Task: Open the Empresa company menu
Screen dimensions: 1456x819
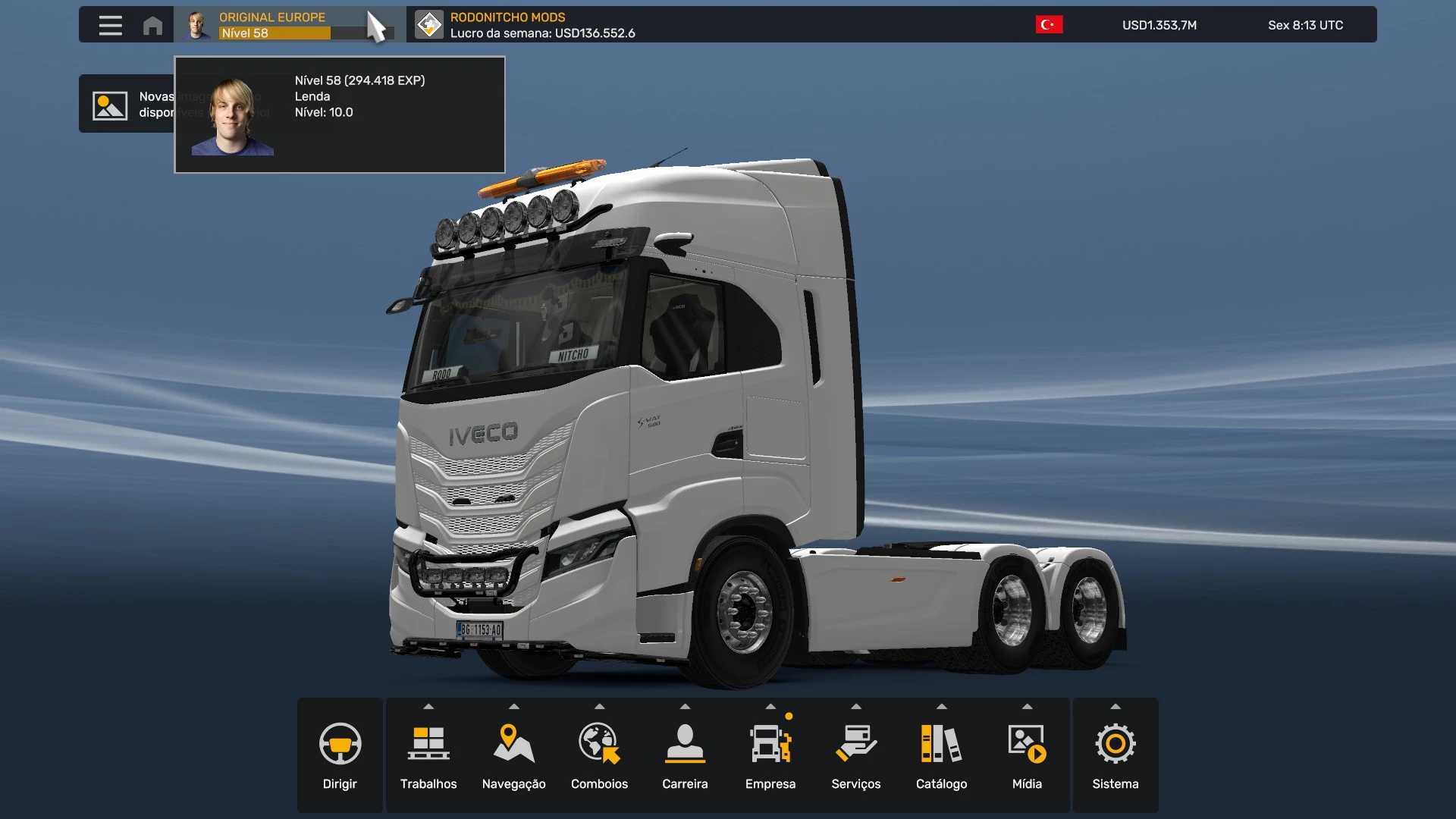Action: (x=770, y=755)
